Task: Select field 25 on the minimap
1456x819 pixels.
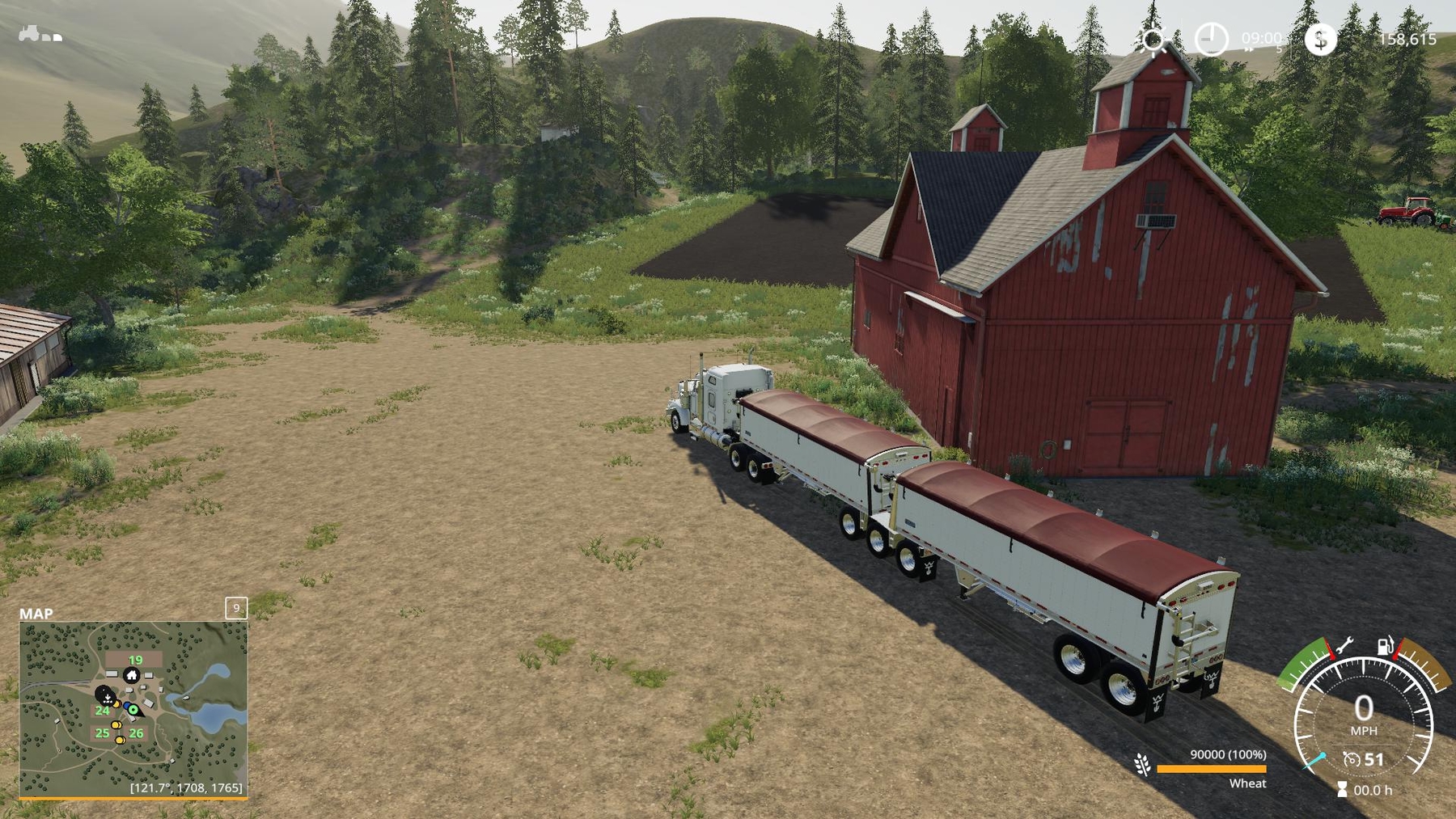Action: 102,733
